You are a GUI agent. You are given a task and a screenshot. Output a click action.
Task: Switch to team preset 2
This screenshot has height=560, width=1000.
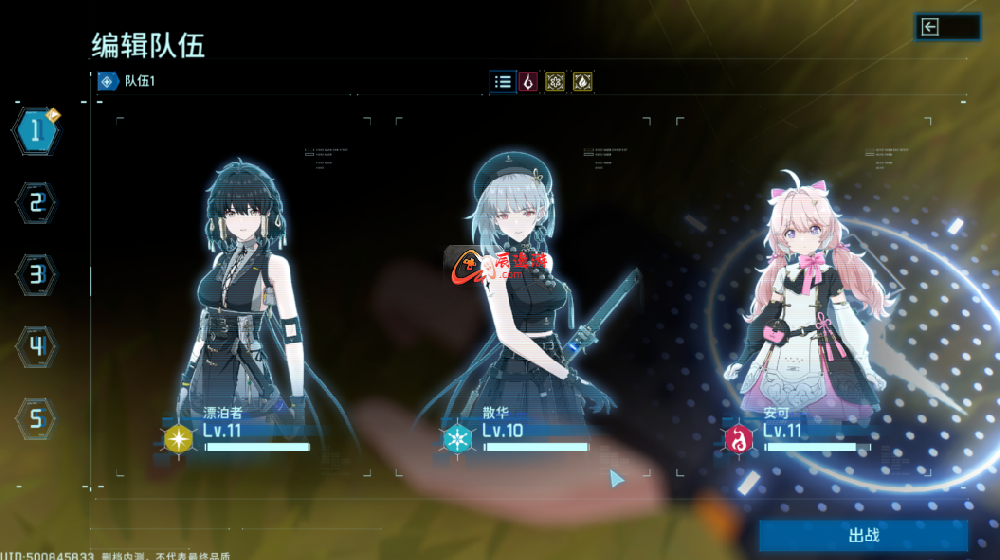click(36, 203)
